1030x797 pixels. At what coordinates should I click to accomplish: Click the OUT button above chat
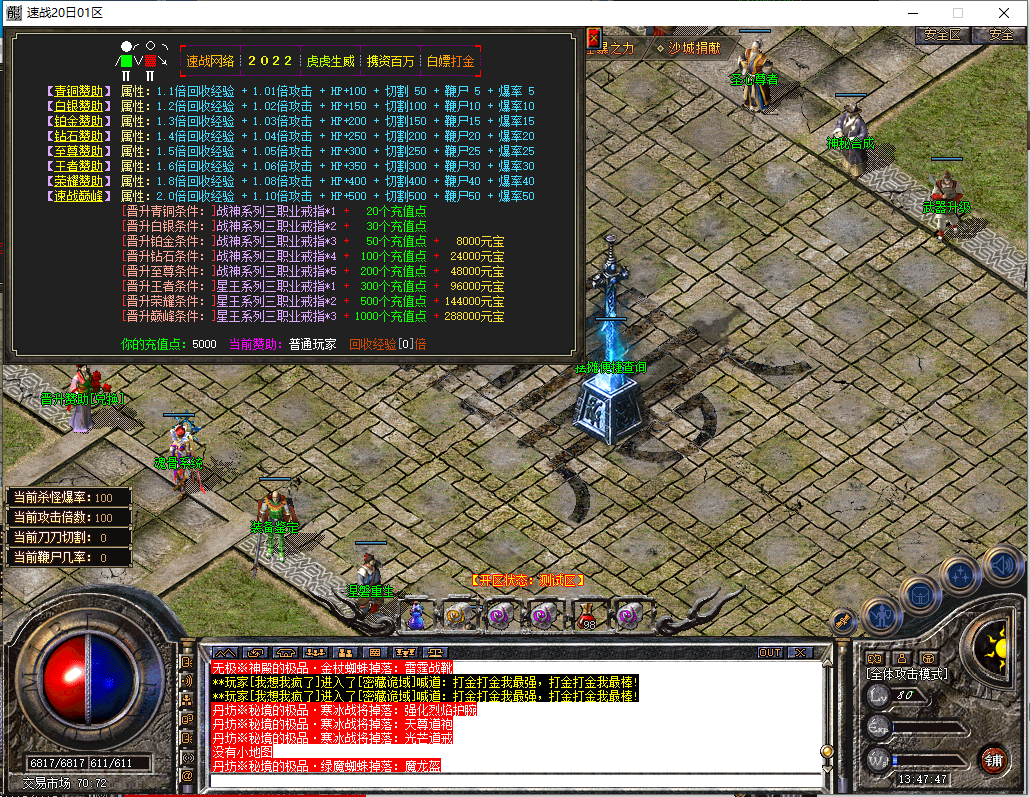pos(769,652)
